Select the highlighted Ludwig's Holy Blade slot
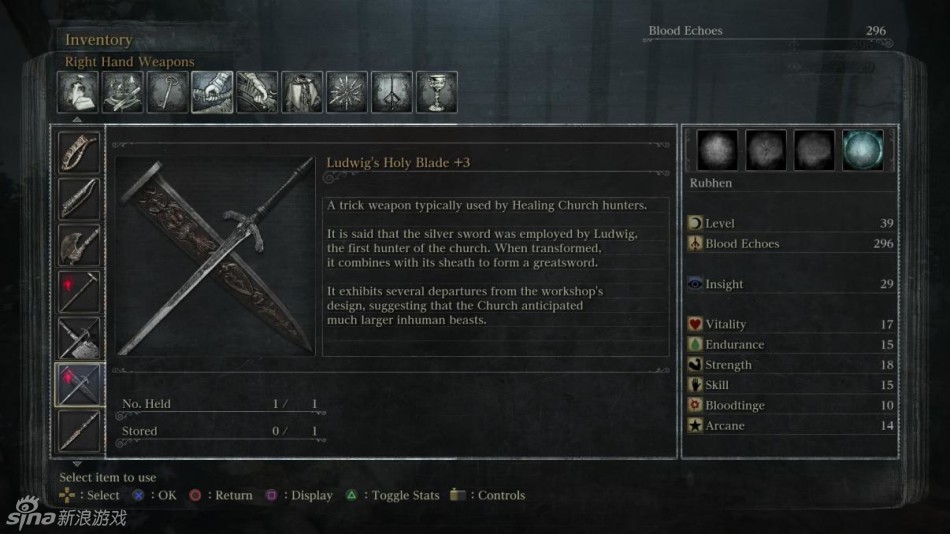Image resolution: width=950 pixels, height=534 pixels. click(x=78, y=384)
